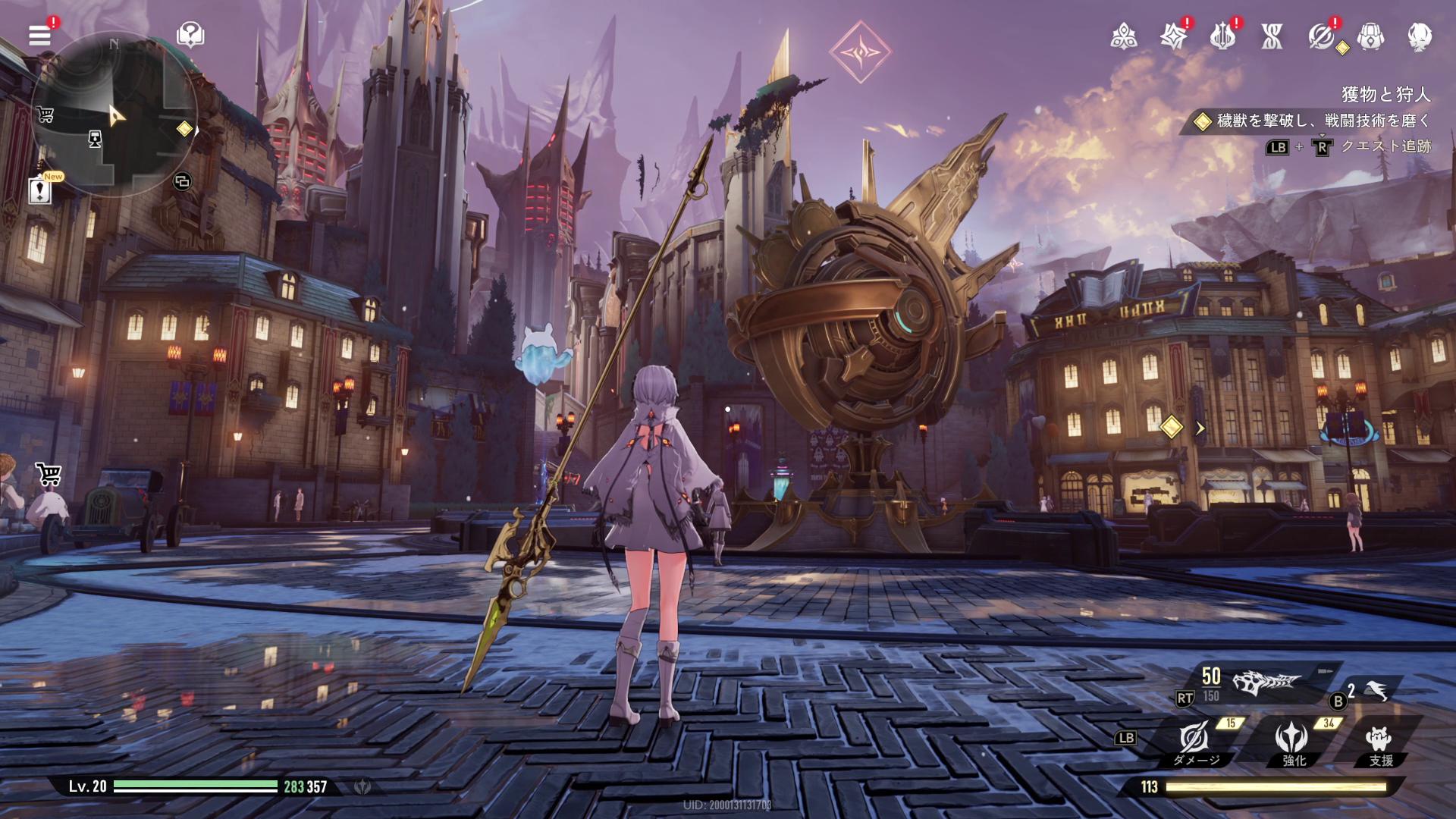Select the lamp marker on the minimap
Screen dimensions: 1456x819
pos(95,139)
